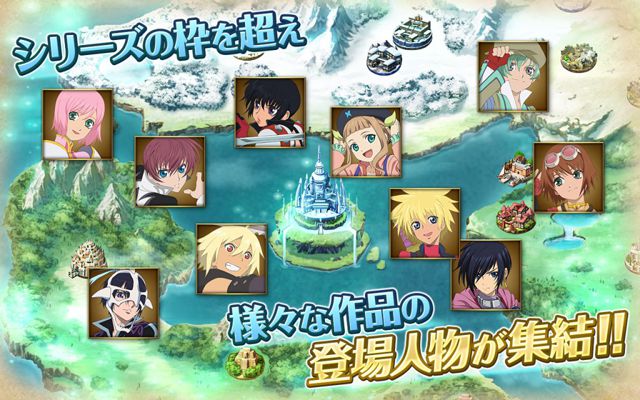Screen dimensions: 640x400
Task: Select the spiky blonde-haired boy portrait
Action: coord(424,223)
